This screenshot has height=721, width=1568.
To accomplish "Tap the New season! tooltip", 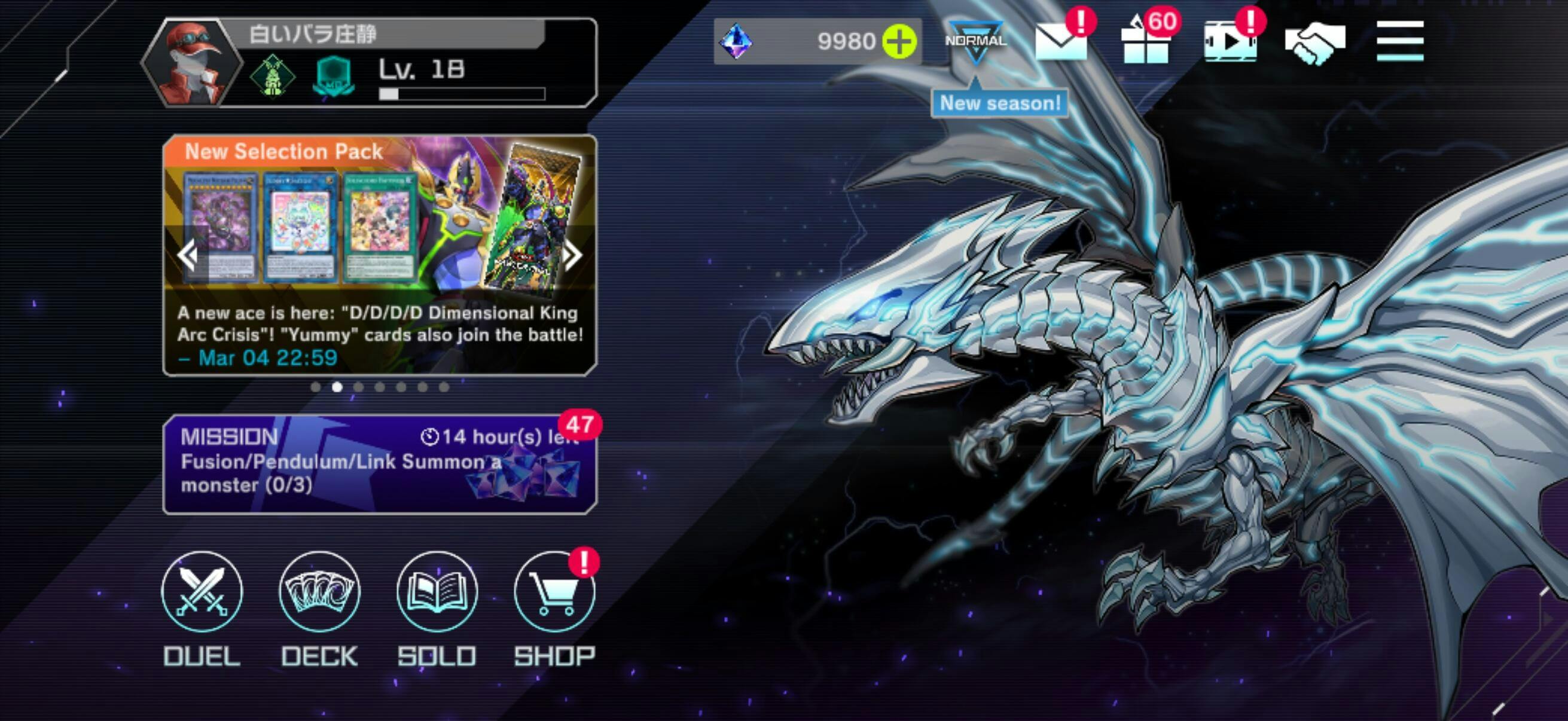I will [x=999, y=103].
